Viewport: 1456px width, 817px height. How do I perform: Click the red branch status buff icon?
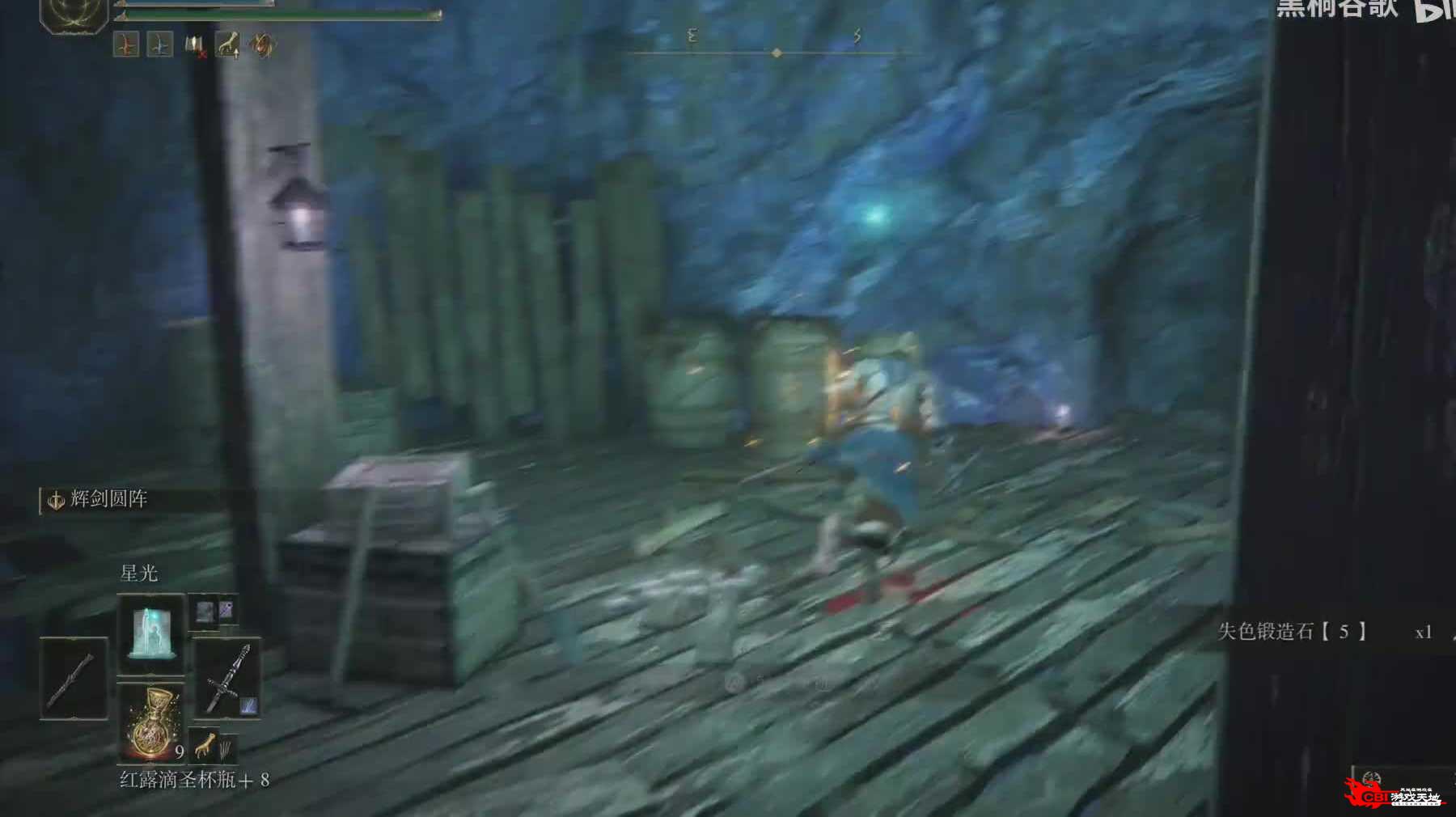coord(127,45)
